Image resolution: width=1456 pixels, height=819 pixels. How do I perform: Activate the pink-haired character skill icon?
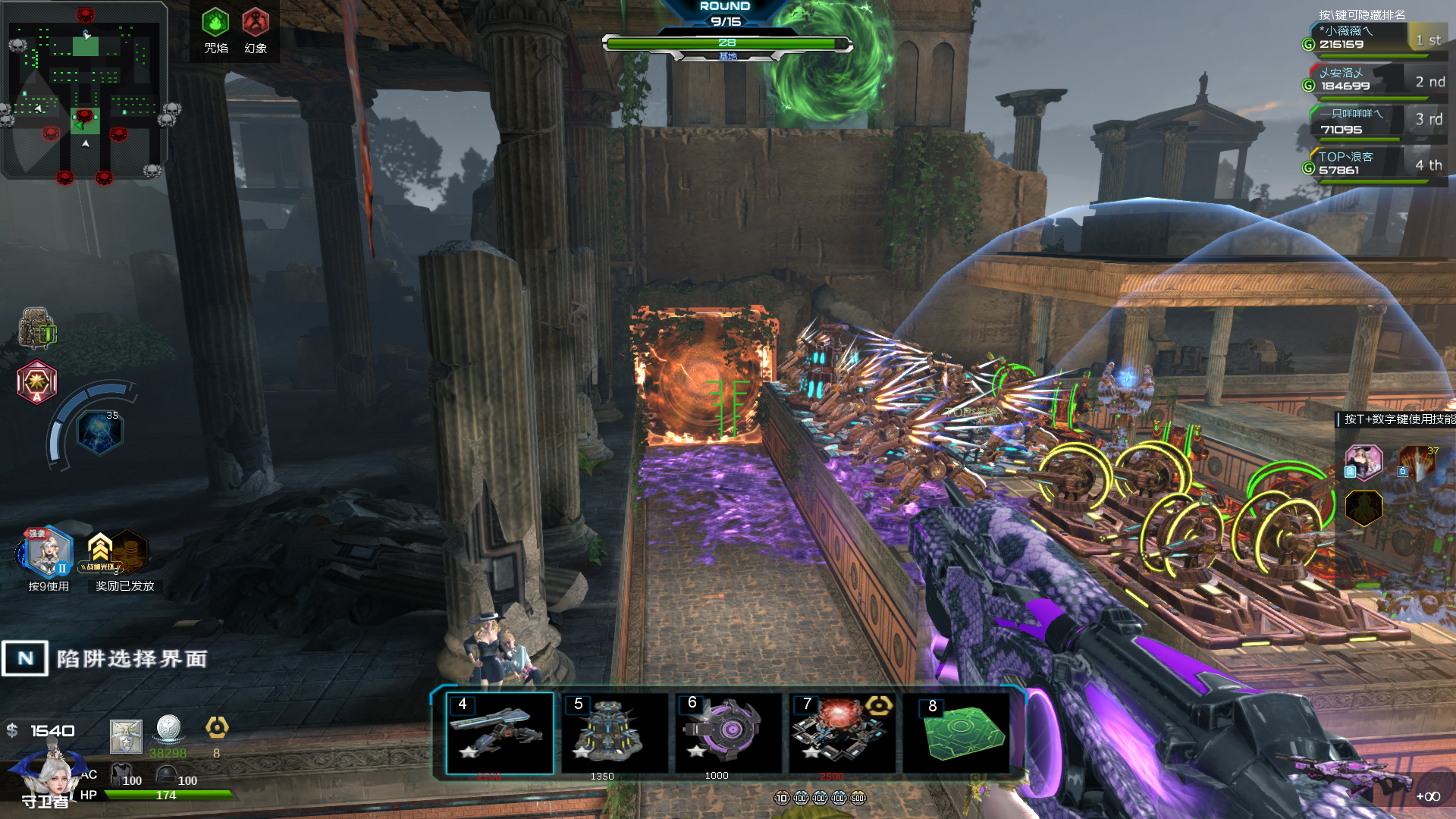tap(1363, 462)
